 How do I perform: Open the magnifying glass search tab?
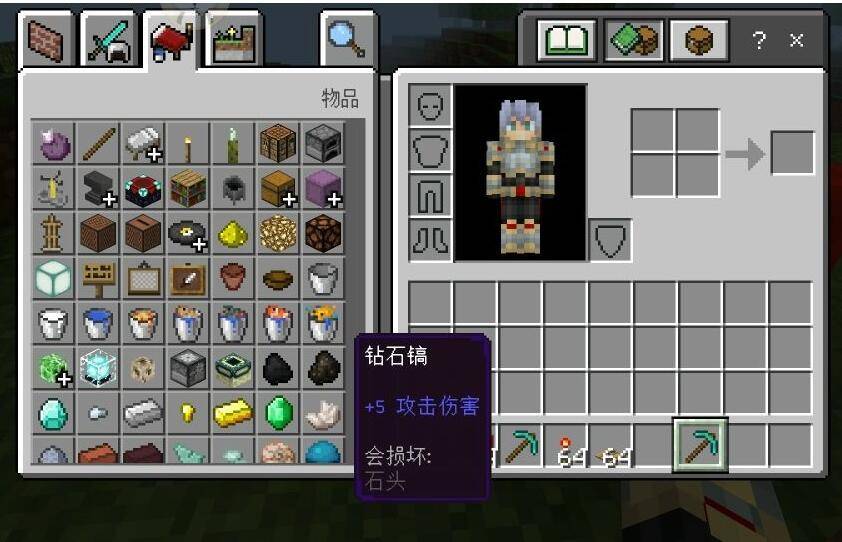point(347,42)
